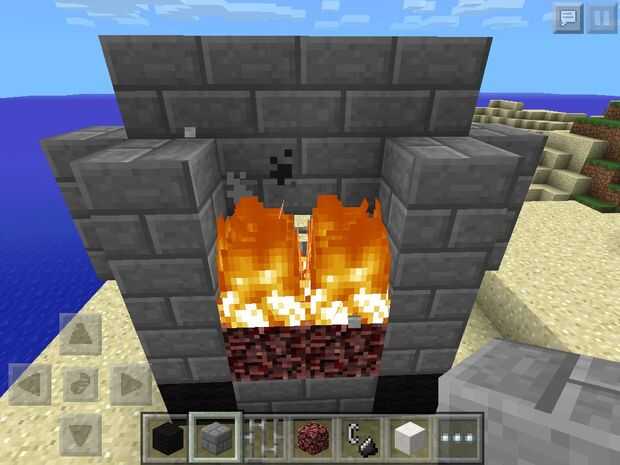The width and height of the screenshot is (620, 465).
Task: Open the inventory via three-dots button
Action: click(x=459, y=438)
